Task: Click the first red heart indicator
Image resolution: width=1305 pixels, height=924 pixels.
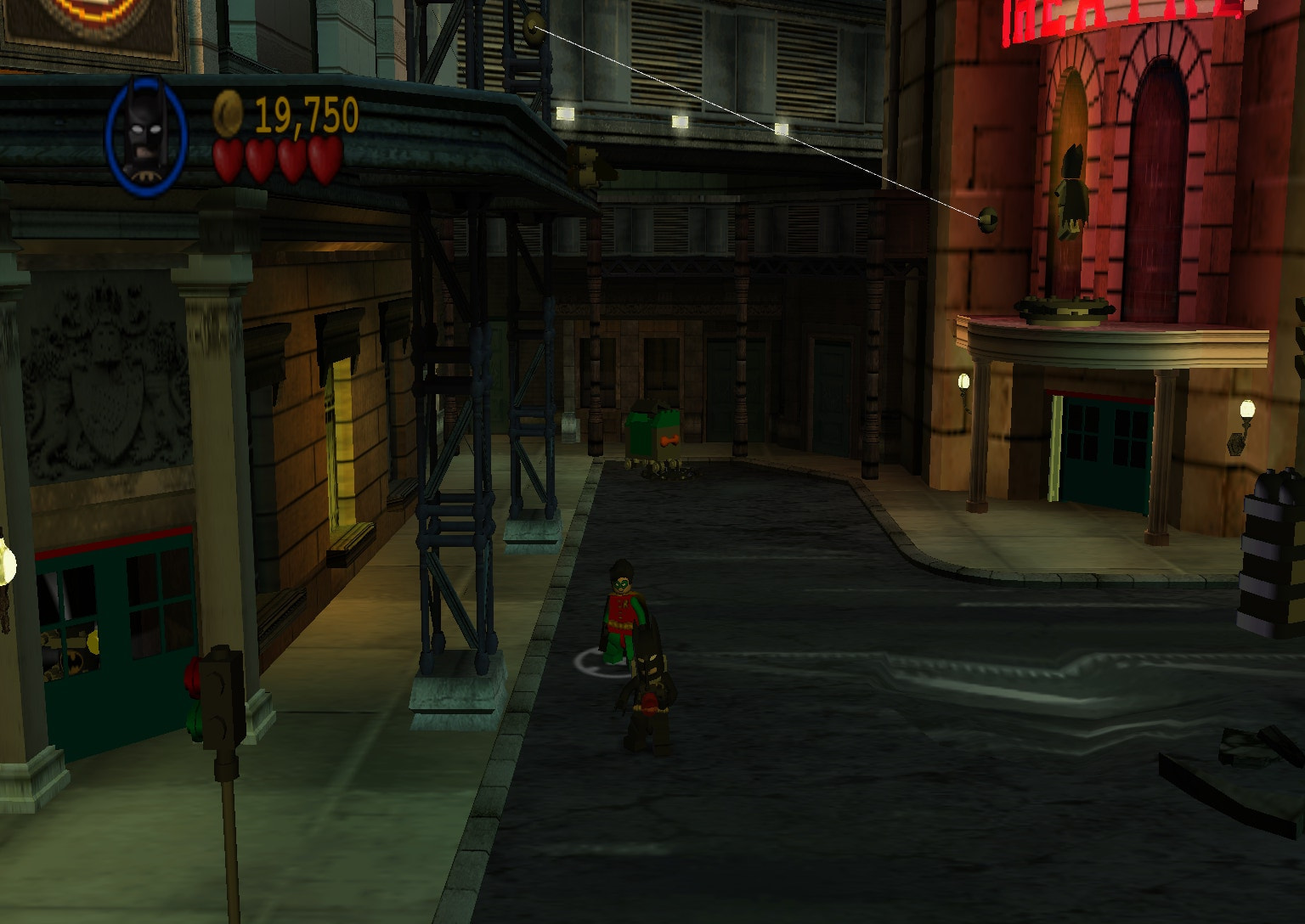Action: [x=228, y=157]
